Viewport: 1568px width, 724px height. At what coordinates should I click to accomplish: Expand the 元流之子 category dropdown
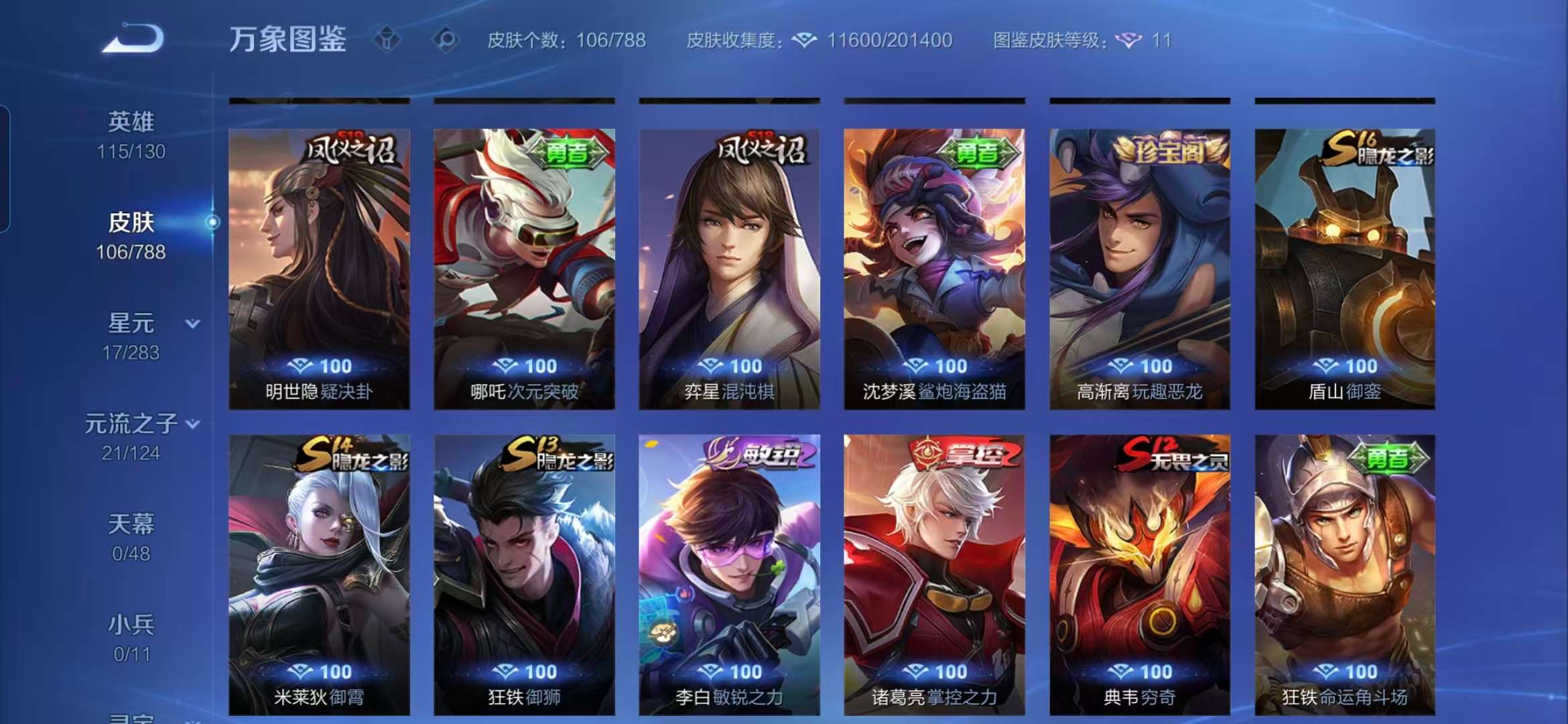coord(194,424)
